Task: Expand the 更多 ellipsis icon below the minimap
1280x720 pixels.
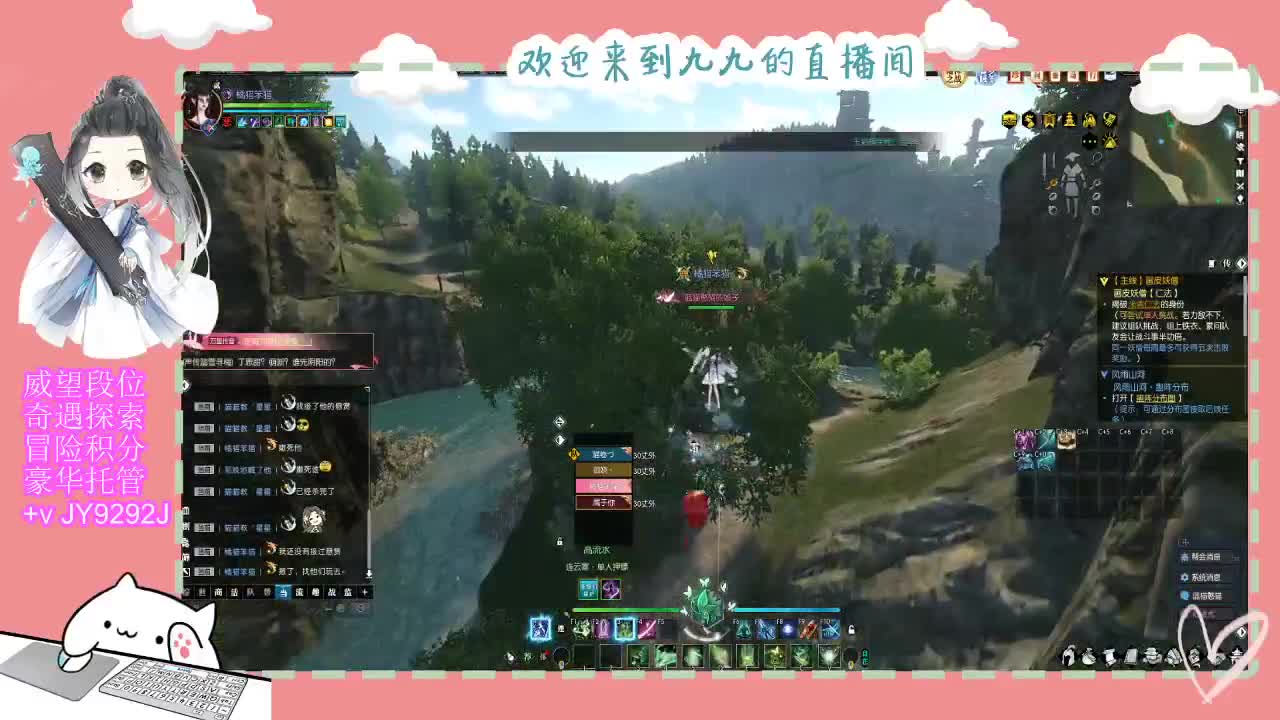Action: [1090, 141]
